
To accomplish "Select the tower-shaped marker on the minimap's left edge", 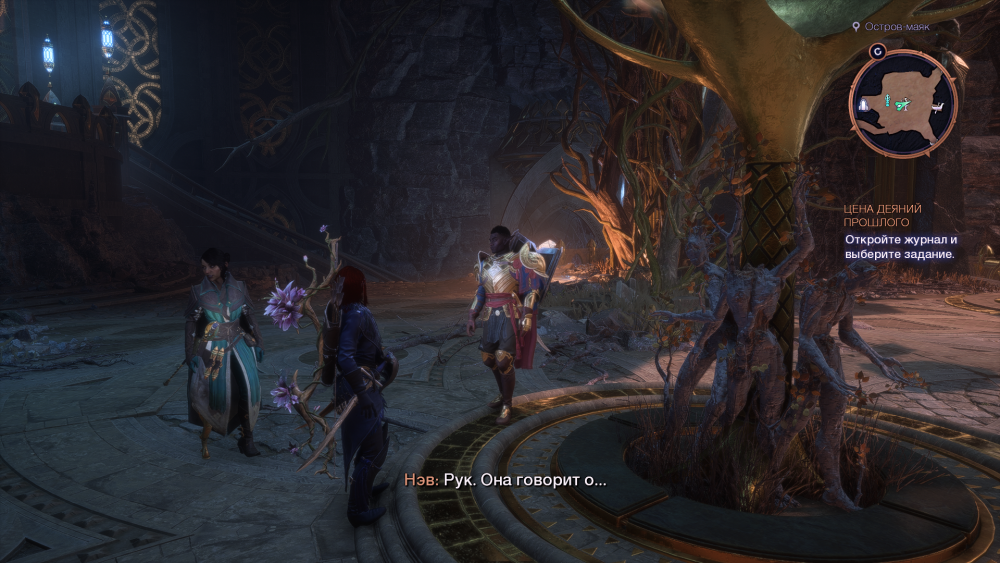I will 862,103.
